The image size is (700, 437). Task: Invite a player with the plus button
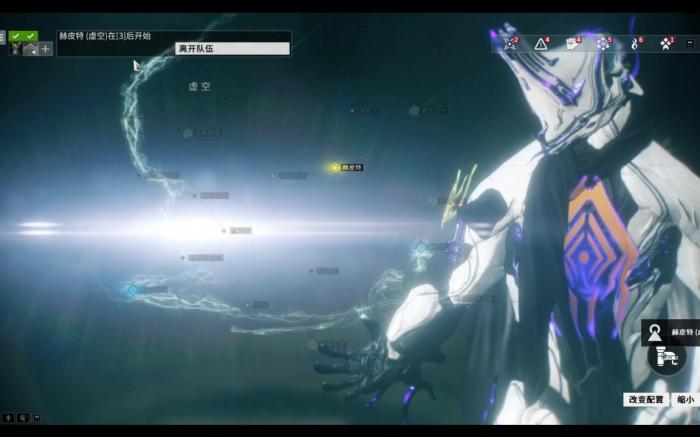[46, 48]
